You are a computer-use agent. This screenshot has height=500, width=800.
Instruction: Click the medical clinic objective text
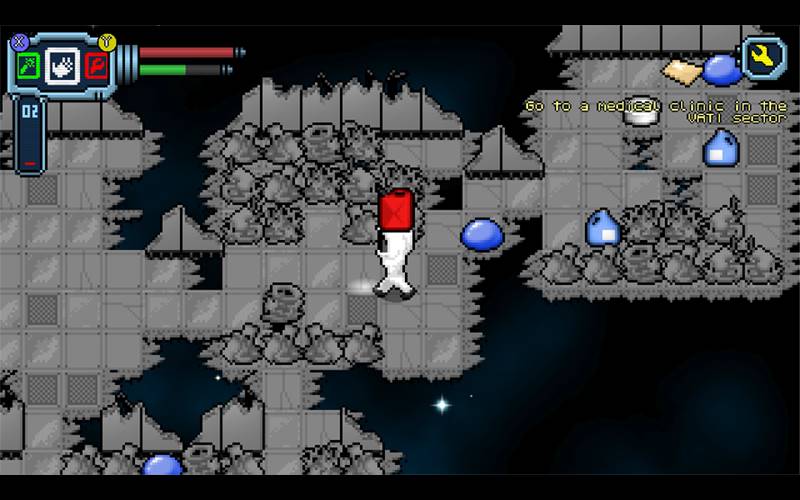(657, 111)
